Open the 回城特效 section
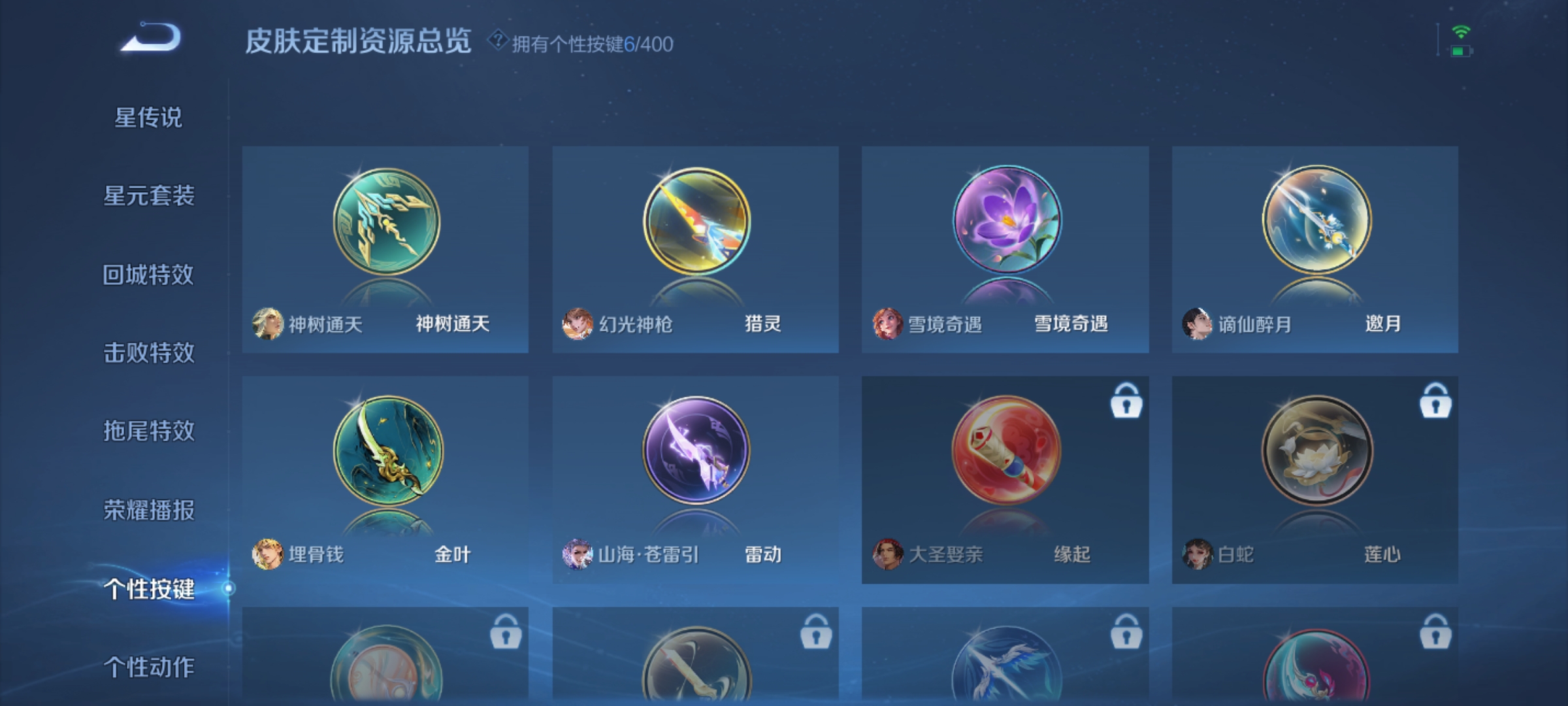 148,274
